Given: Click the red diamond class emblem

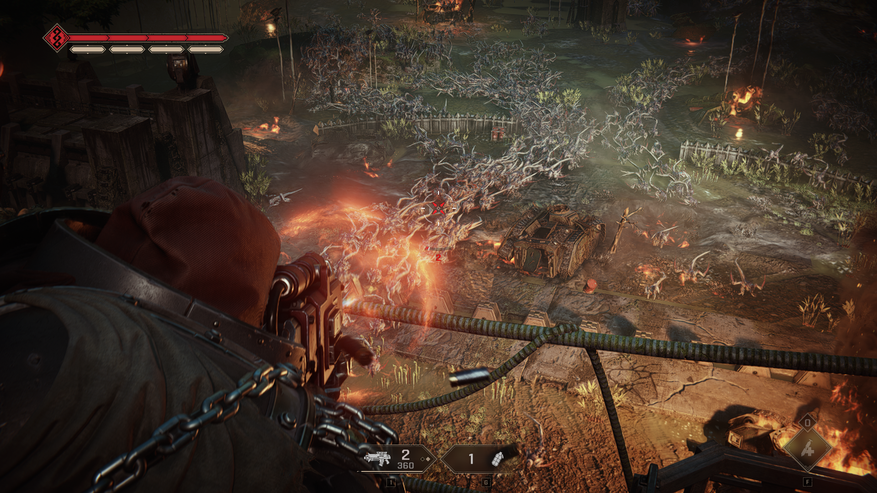Looking at the screenshot, I should click(55, 38).
